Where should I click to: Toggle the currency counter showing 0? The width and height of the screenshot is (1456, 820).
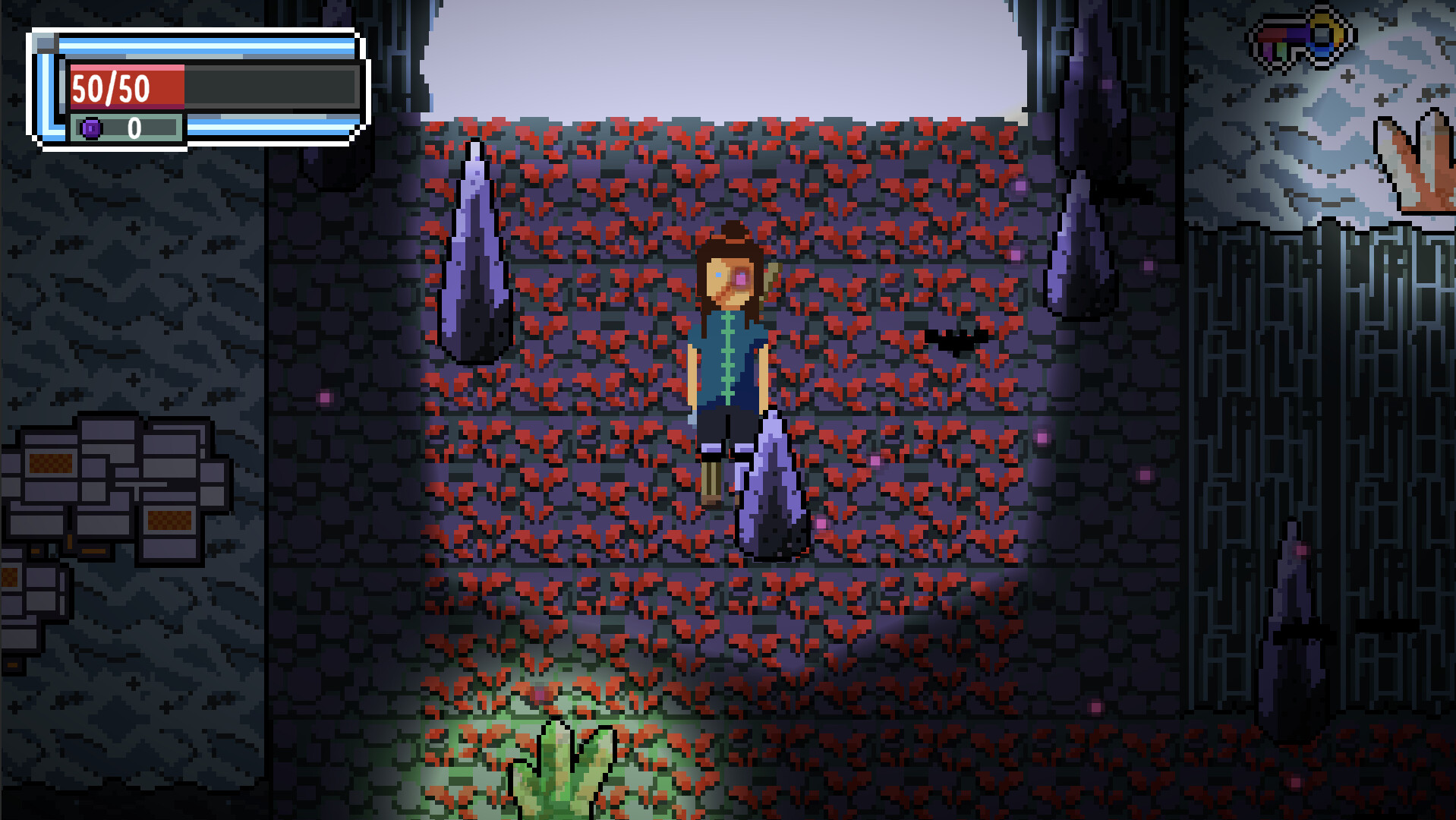137,128
